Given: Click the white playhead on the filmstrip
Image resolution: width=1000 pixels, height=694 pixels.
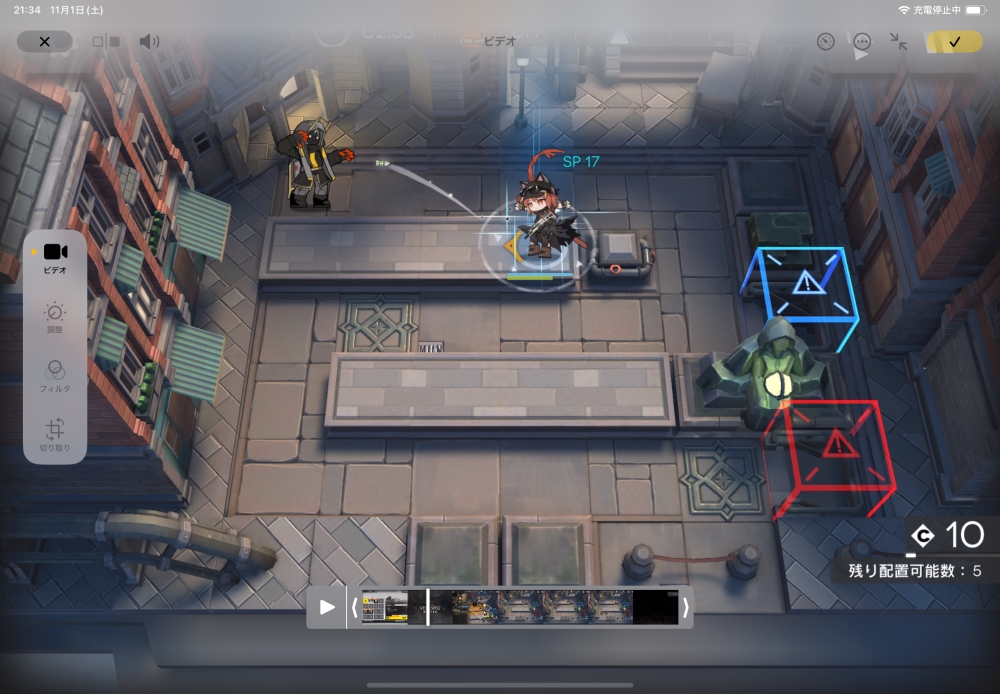Looking at the screenshot, I should pyautogui.click(x=428, y=607).
